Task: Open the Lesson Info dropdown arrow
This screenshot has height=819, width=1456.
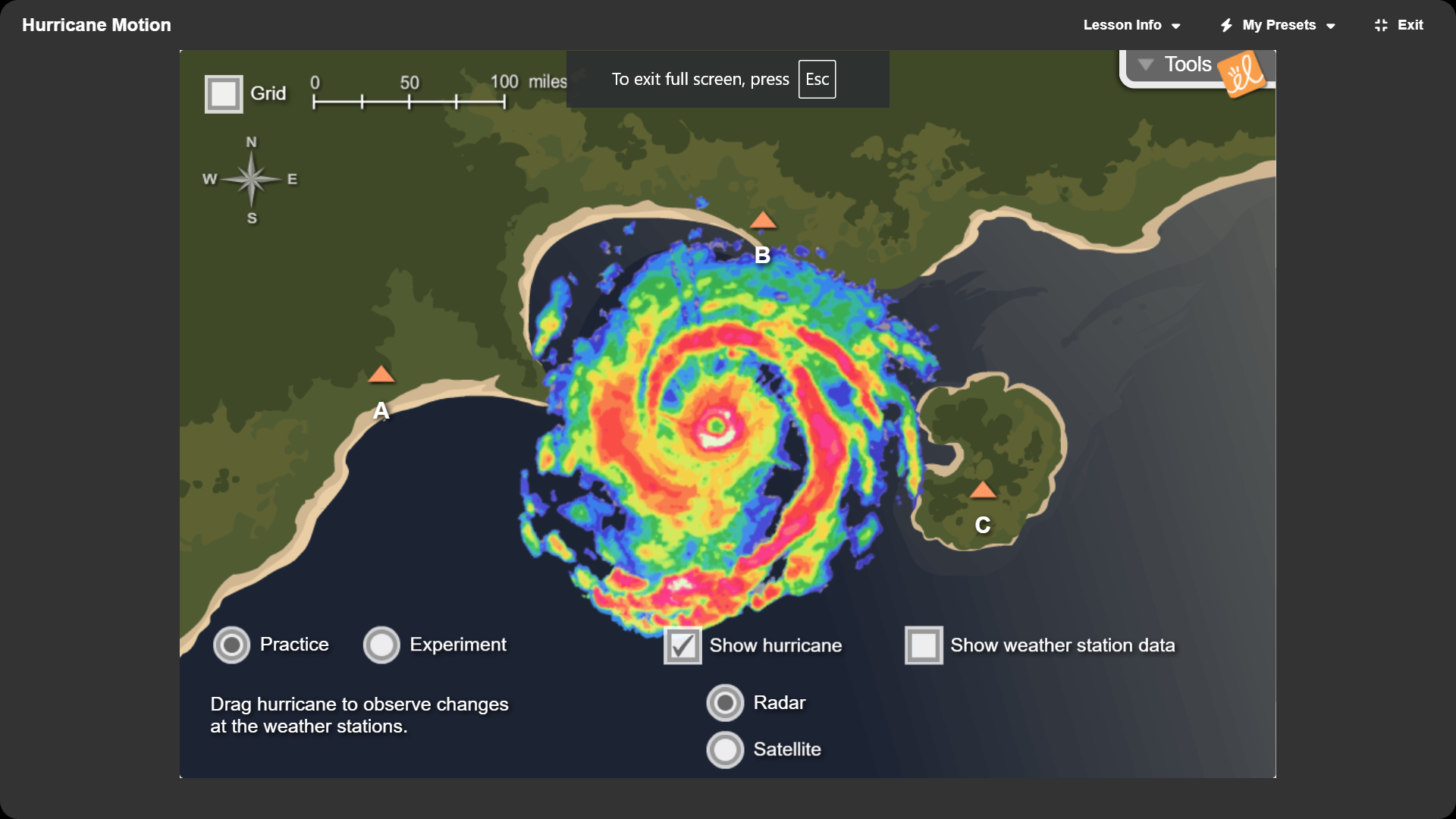Action: pos(1174,25)
